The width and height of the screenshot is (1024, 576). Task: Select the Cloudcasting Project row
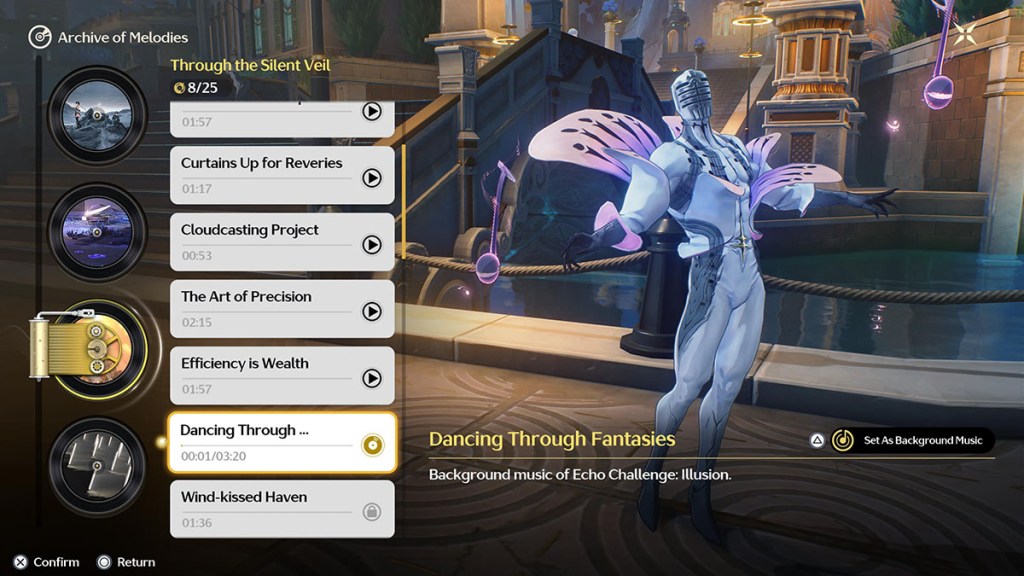tap(262, 242)
